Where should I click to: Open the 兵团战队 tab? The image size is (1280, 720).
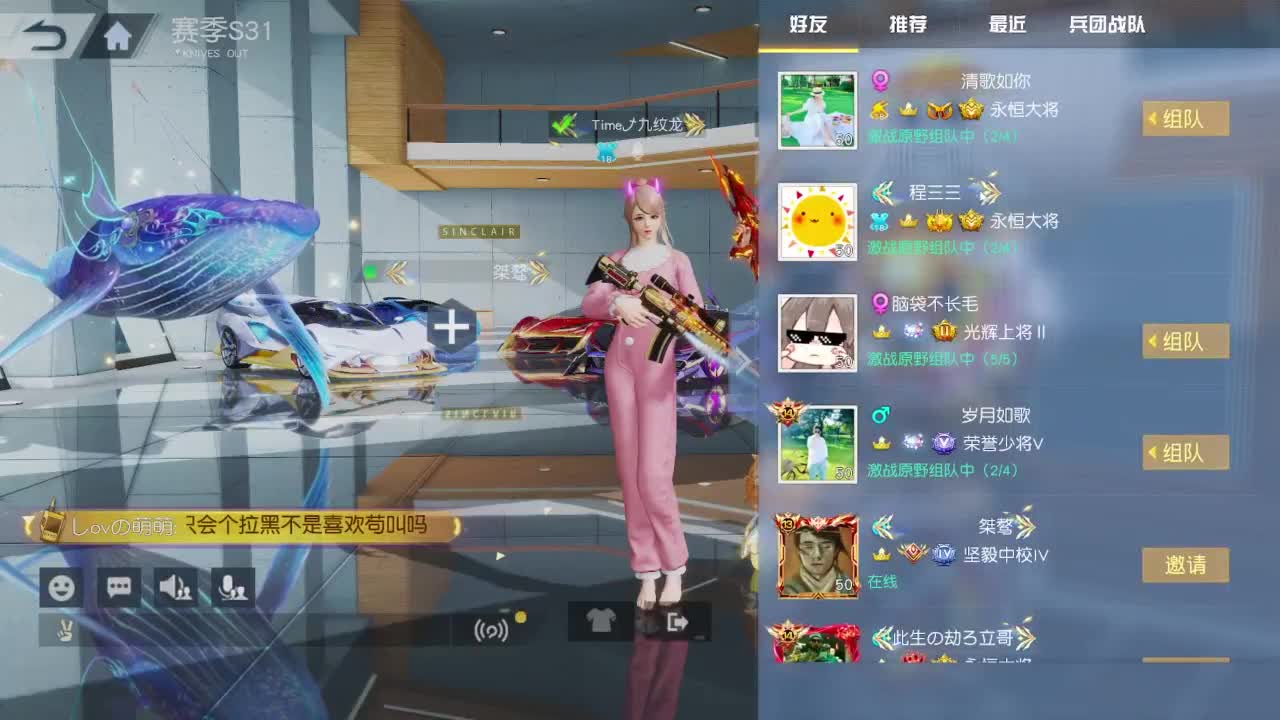1108,25
